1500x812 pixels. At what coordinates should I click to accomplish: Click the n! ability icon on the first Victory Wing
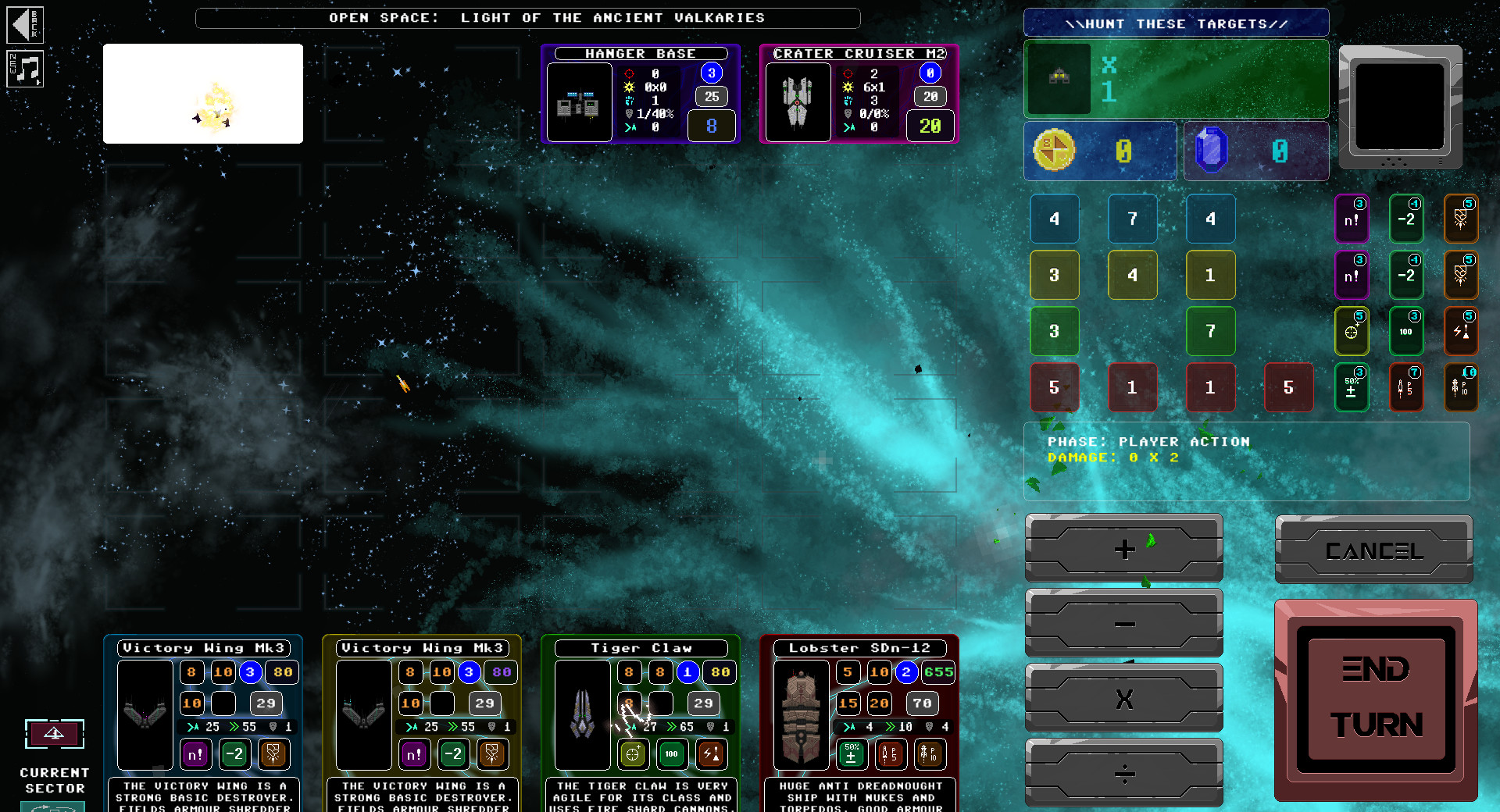pos(195,754)
